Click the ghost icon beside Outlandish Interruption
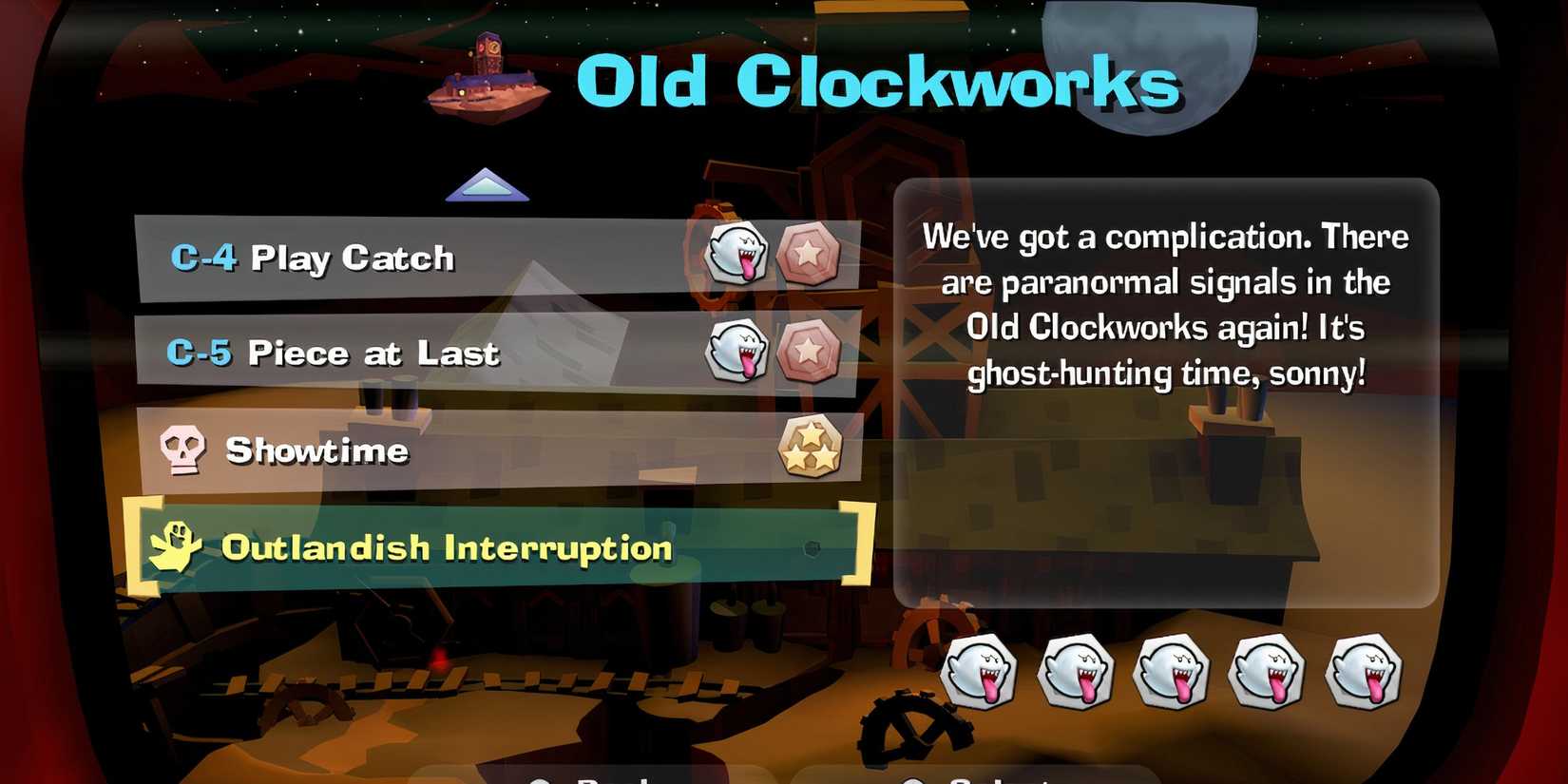Viewport: 1568px width, 784px height. coord(176,545)
